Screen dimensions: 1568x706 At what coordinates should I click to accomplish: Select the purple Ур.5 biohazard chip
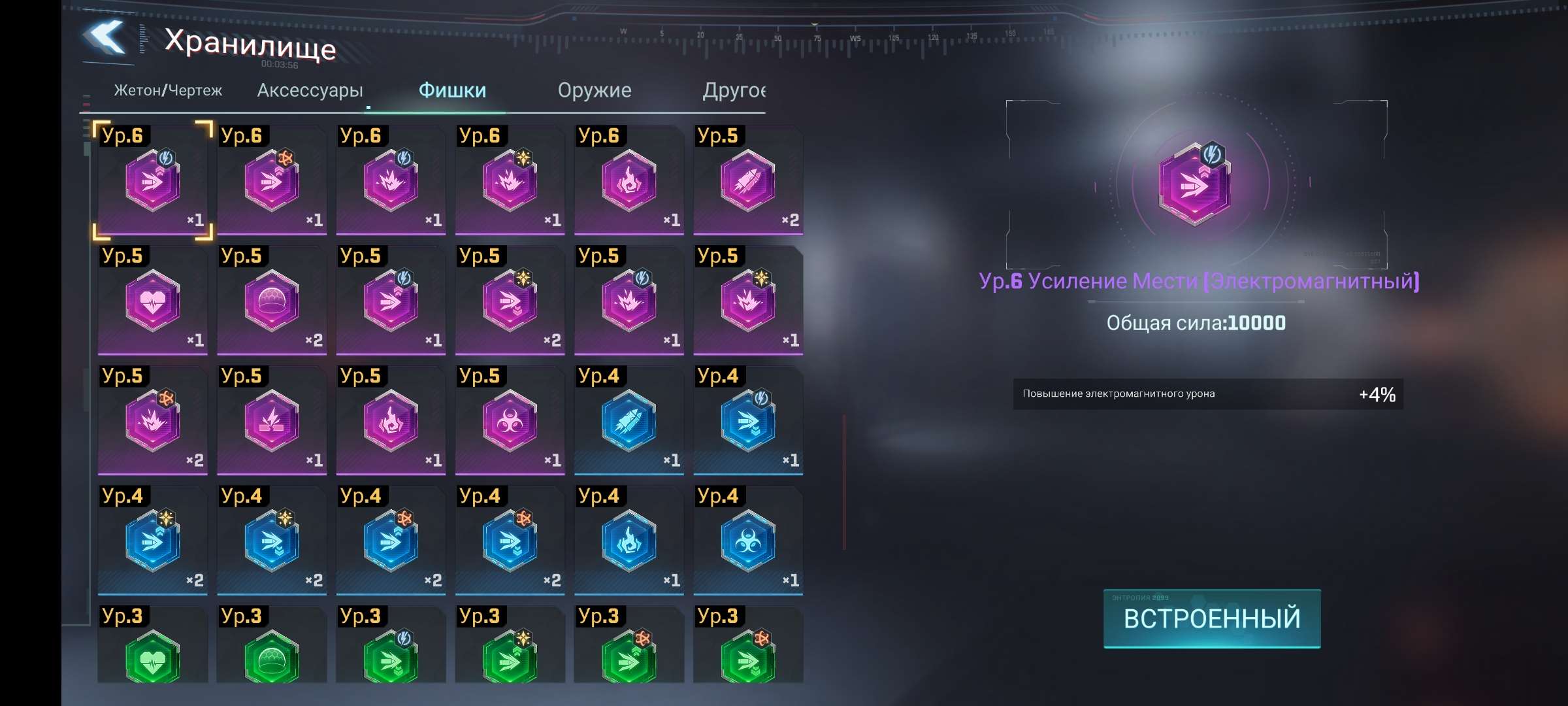click(x=510, y=421)
